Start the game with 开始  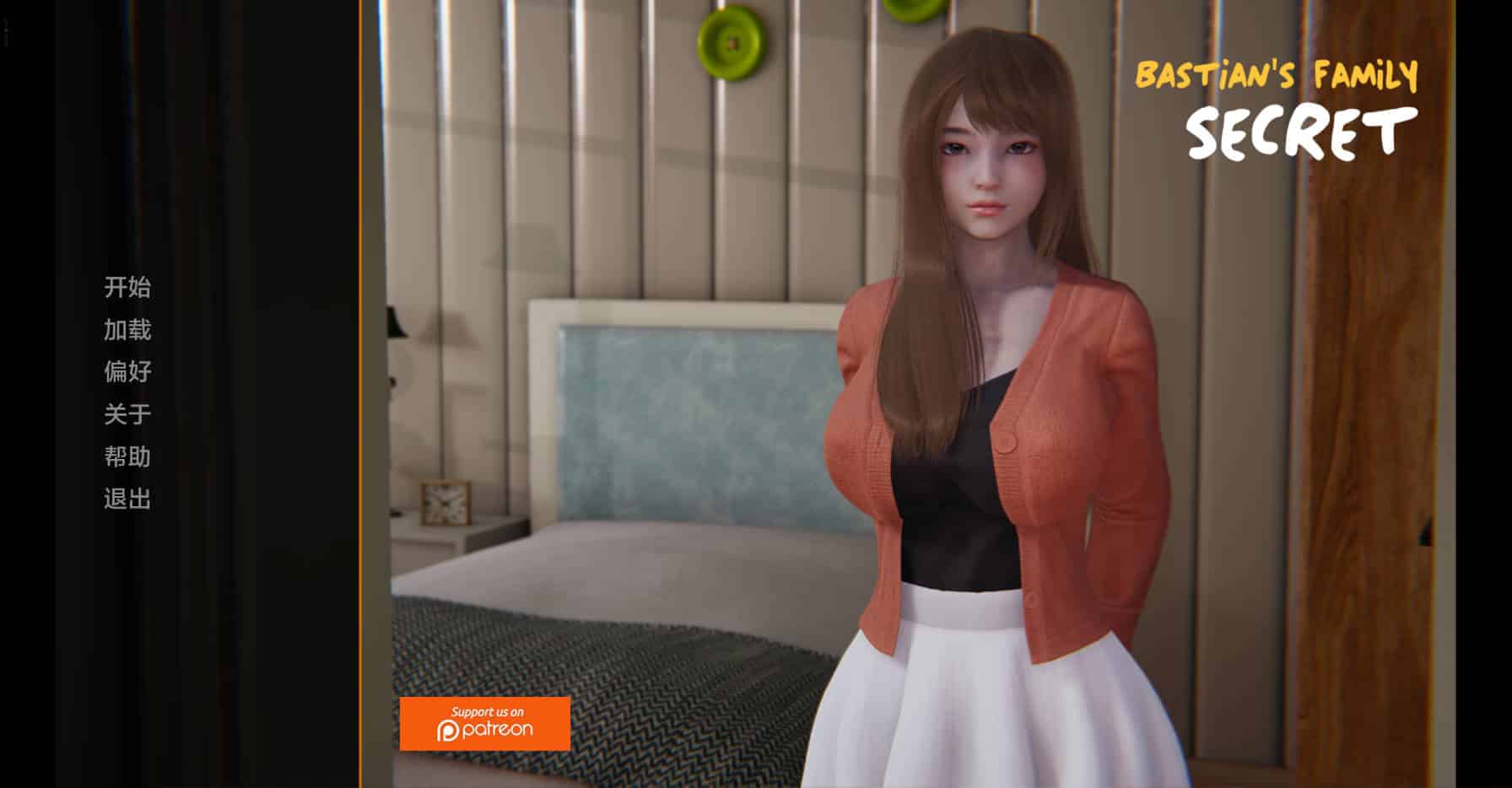pyautogui.click(x=127, y=288)
